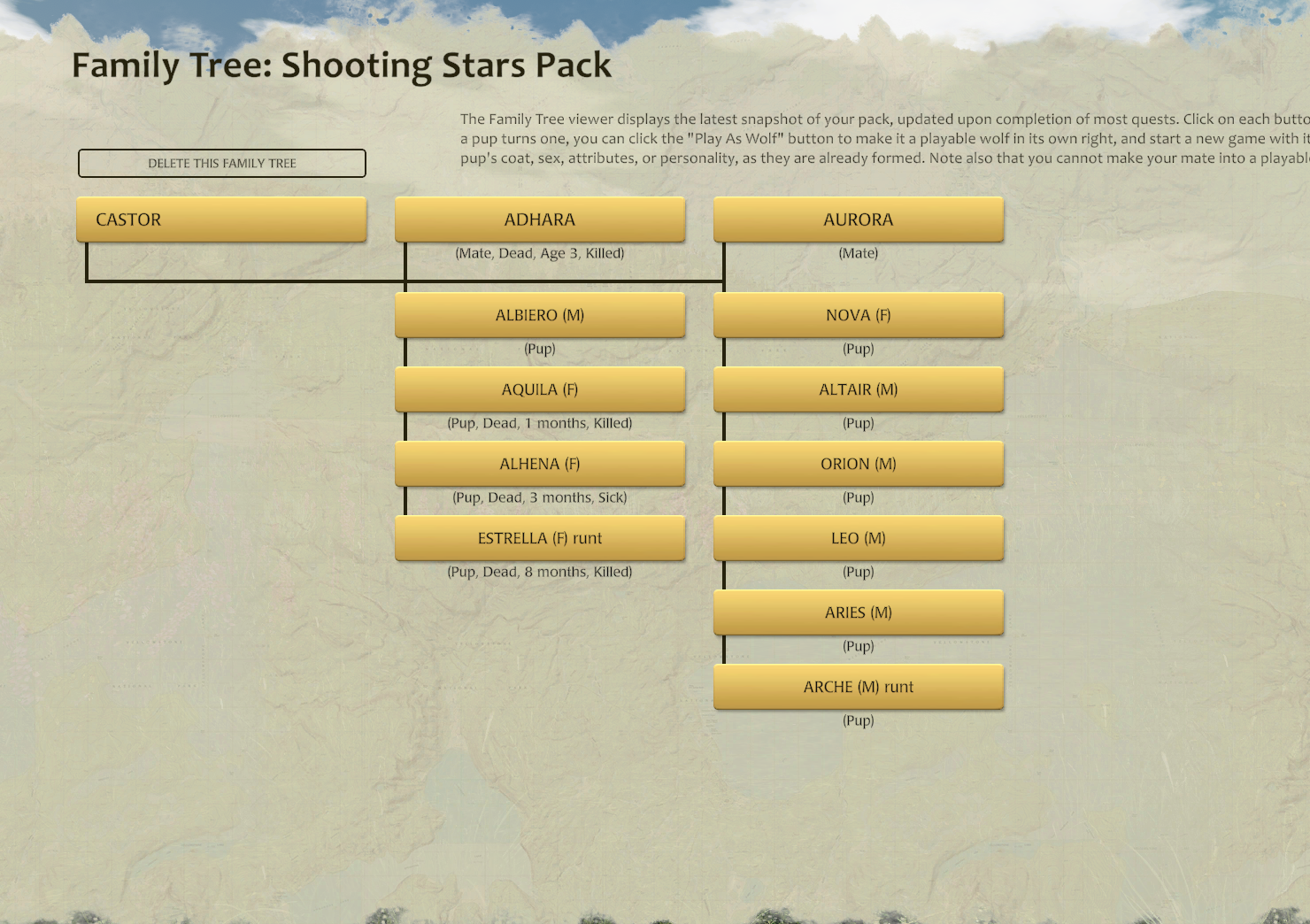Click Arche's (Pup) status label

coord(859,720)
